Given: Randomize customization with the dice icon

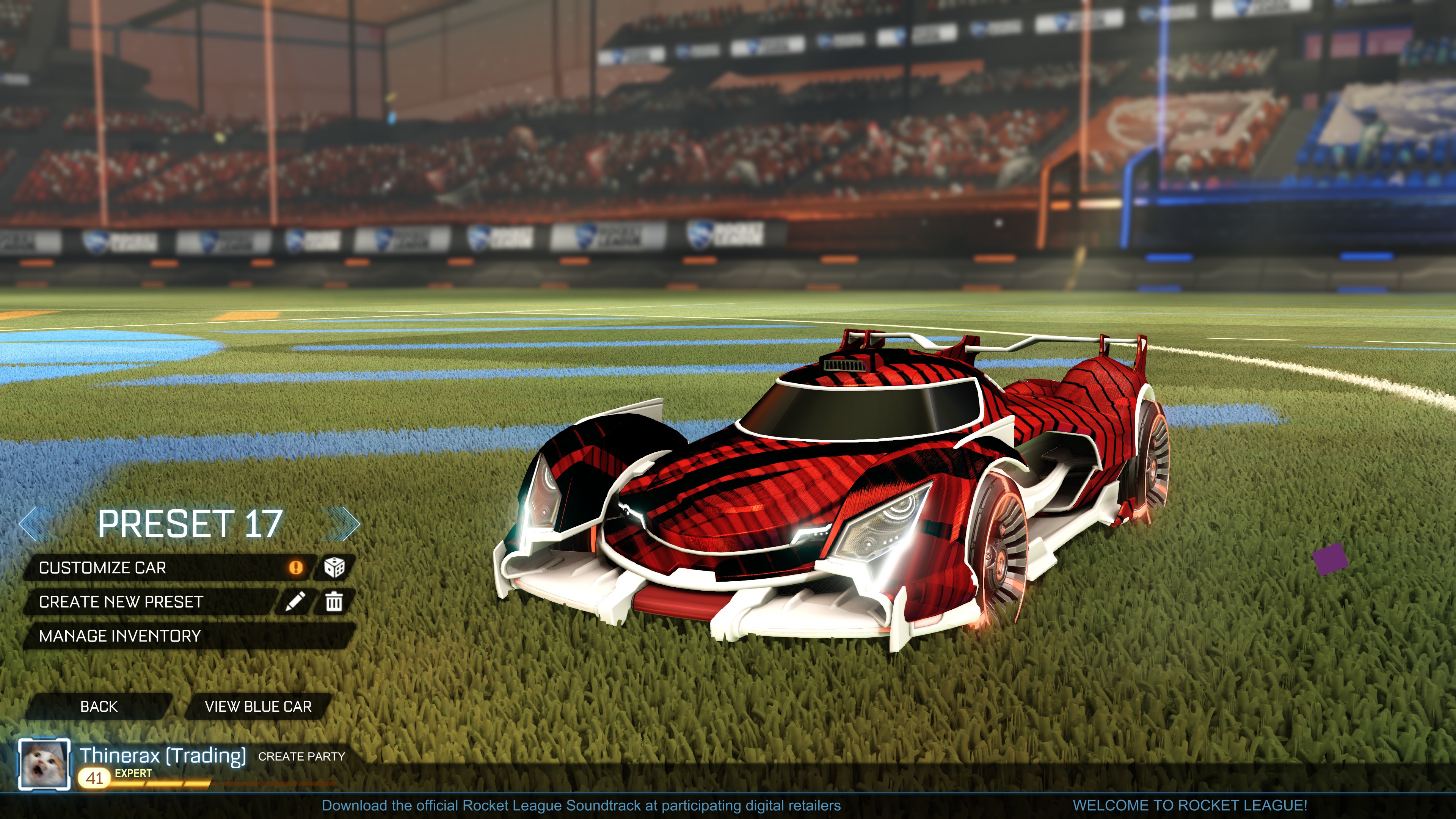Looking at the screenshot, I should click(x=335, y=568).
